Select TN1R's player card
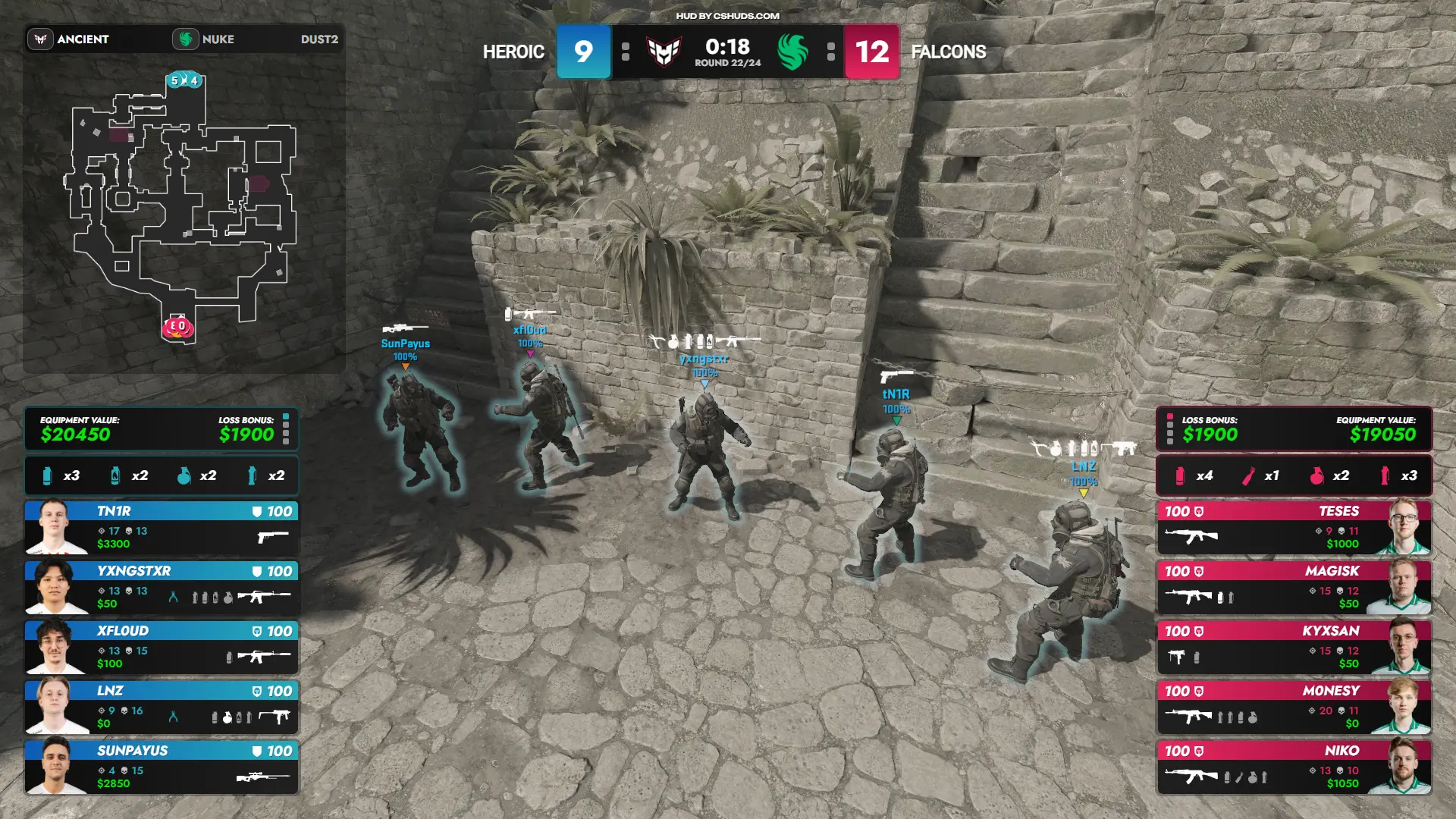1456x819 pixels. tap(162, 528)
